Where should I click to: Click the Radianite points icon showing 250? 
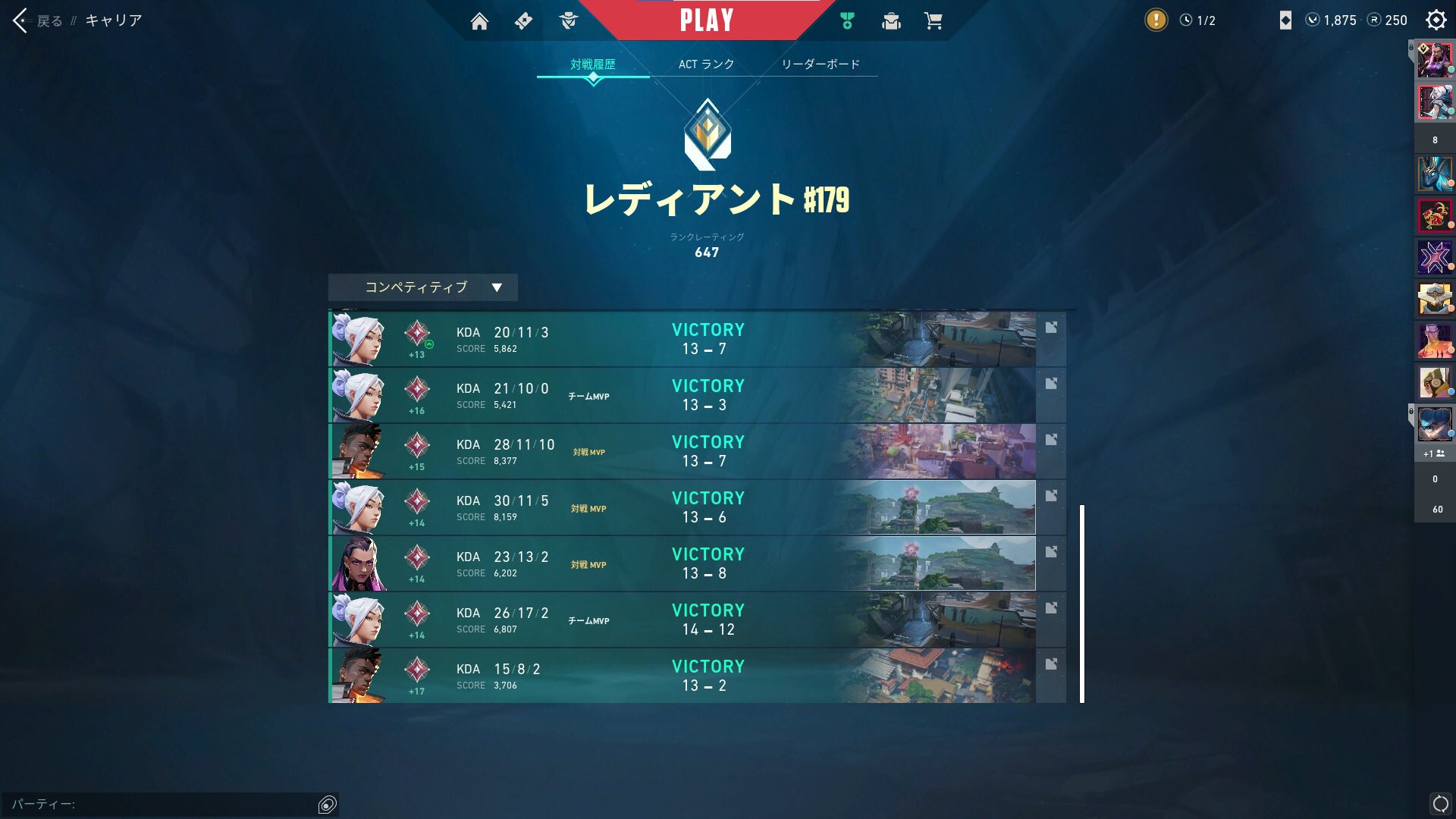coord(1373,20)
